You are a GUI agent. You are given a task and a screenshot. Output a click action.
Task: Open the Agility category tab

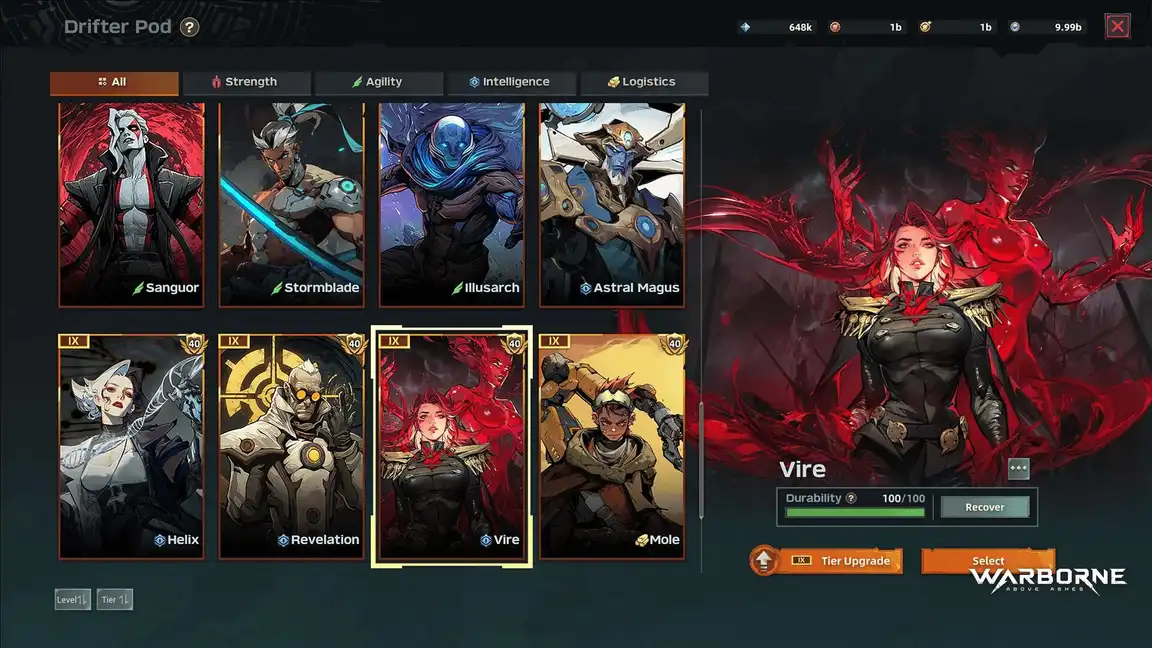point(379,83)
